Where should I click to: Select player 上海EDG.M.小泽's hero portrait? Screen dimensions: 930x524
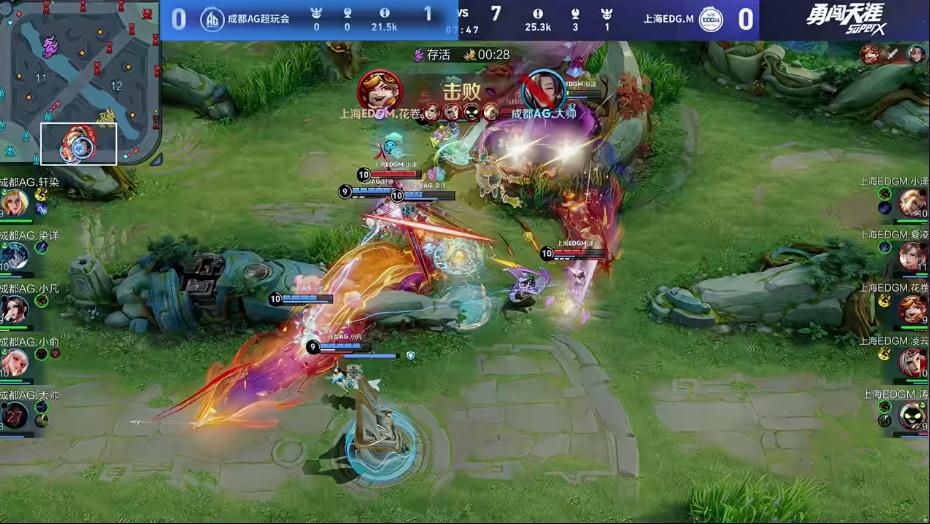912,203
